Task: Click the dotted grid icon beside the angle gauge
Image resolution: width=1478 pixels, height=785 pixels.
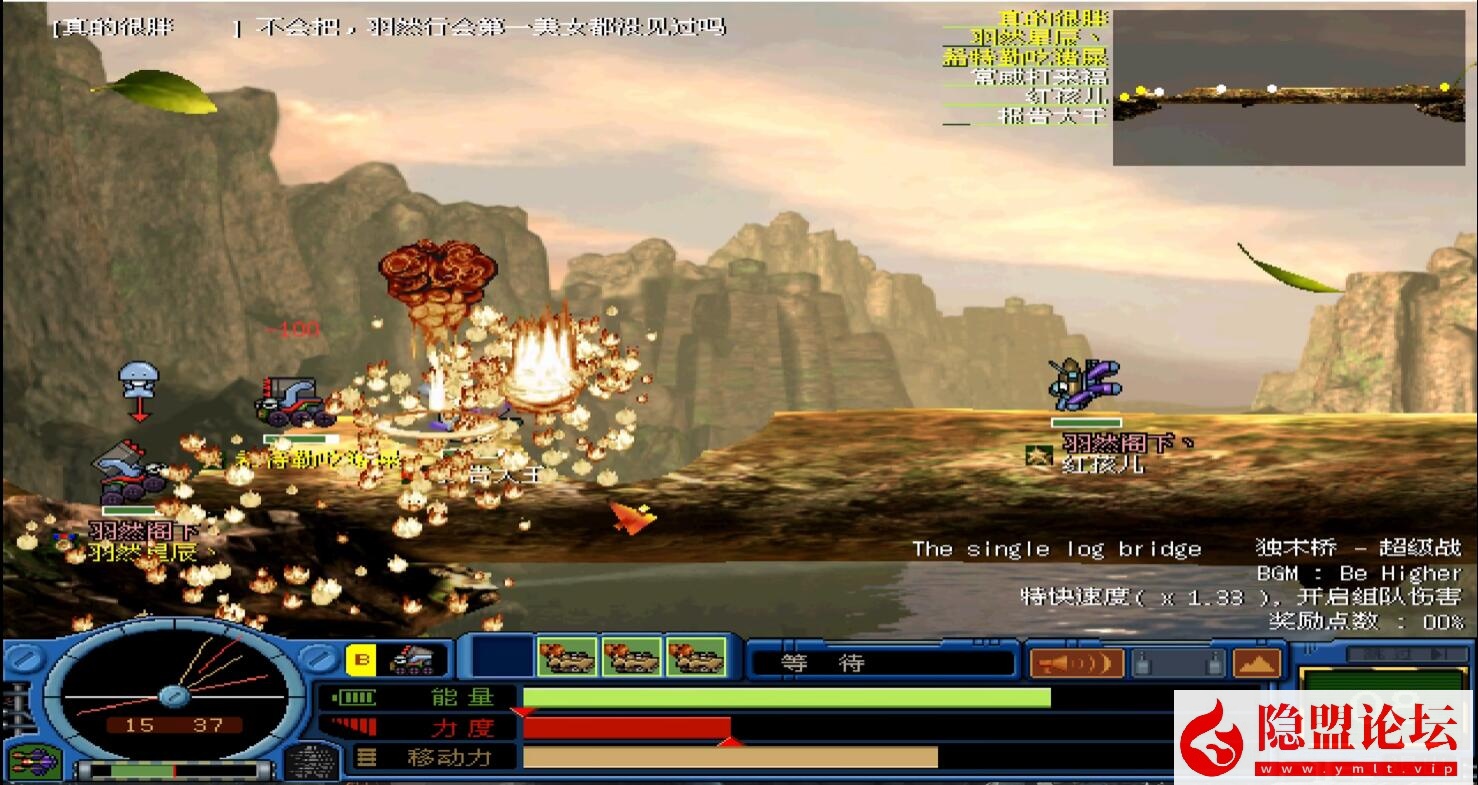Action: click(312, 763)
